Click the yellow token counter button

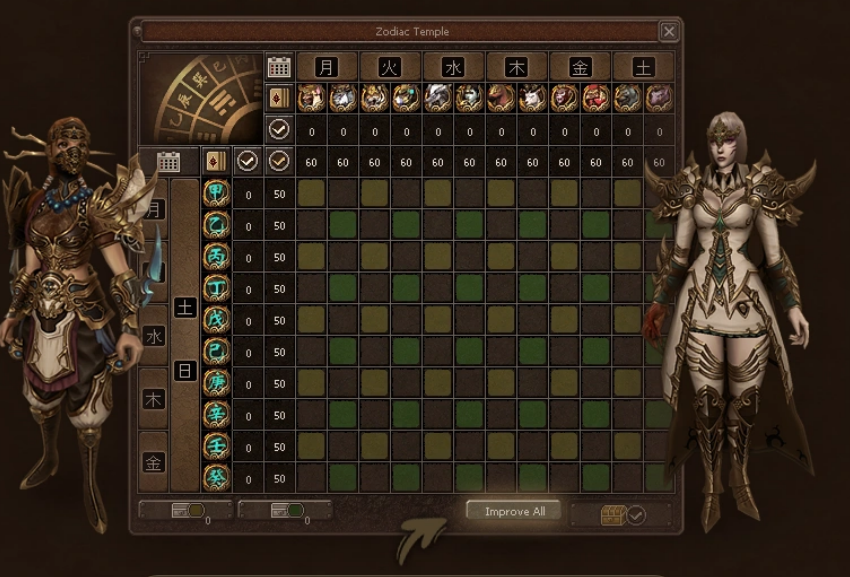186,511
